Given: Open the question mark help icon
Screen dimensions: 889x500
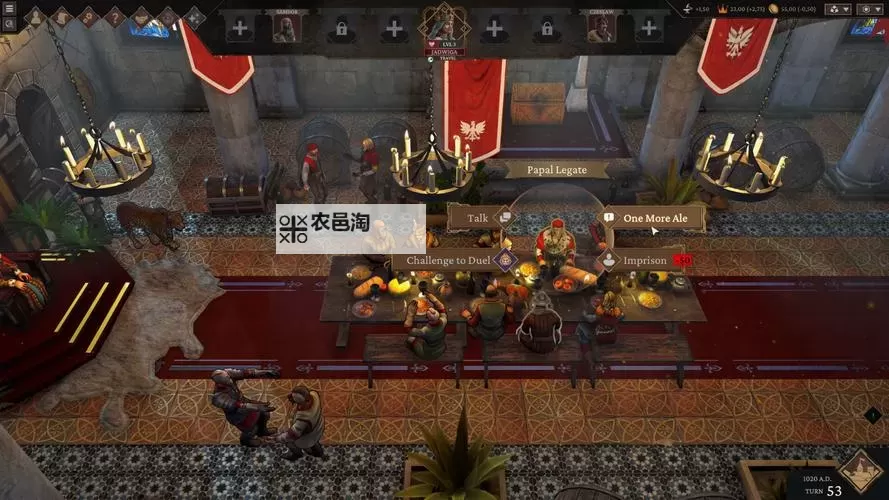Looking at the screenshot, I should tap(114, 16).
